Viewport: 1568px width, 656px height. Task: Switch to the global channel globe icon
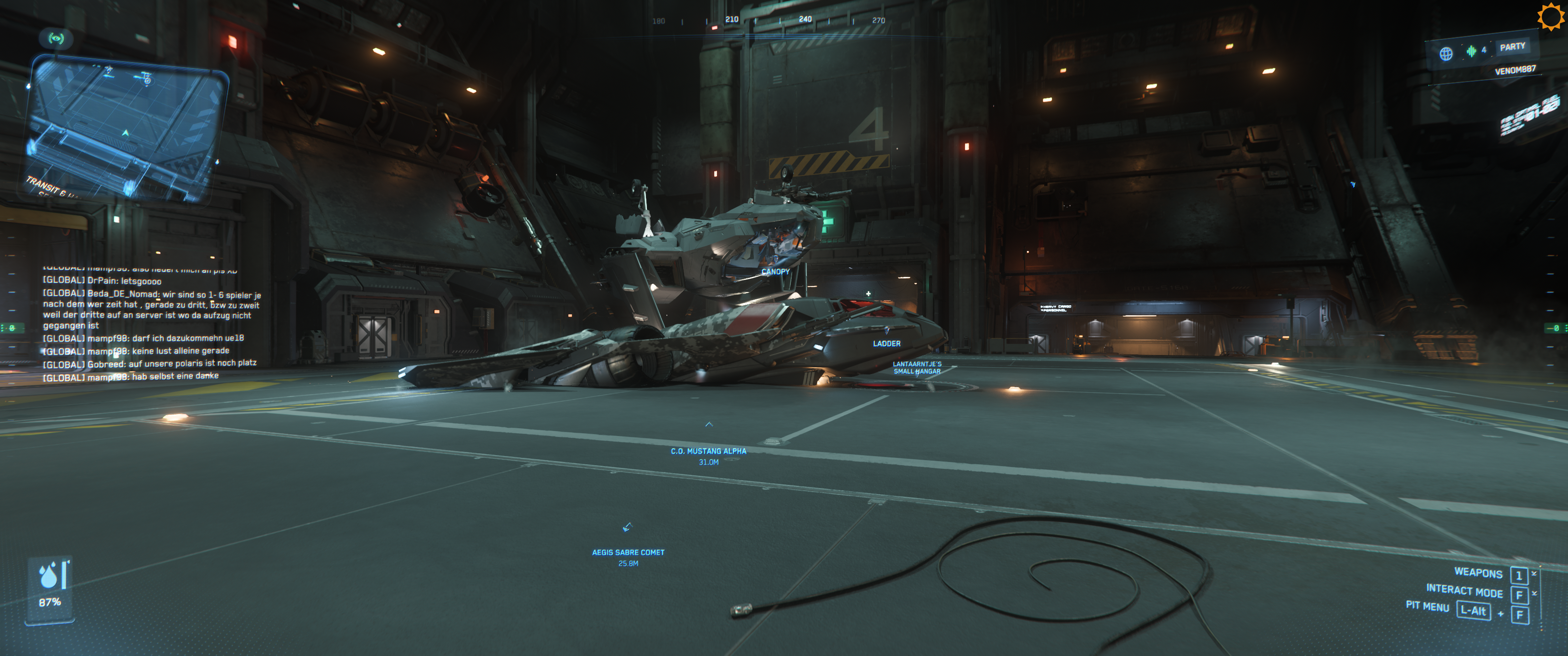(x=1446, y=54)
